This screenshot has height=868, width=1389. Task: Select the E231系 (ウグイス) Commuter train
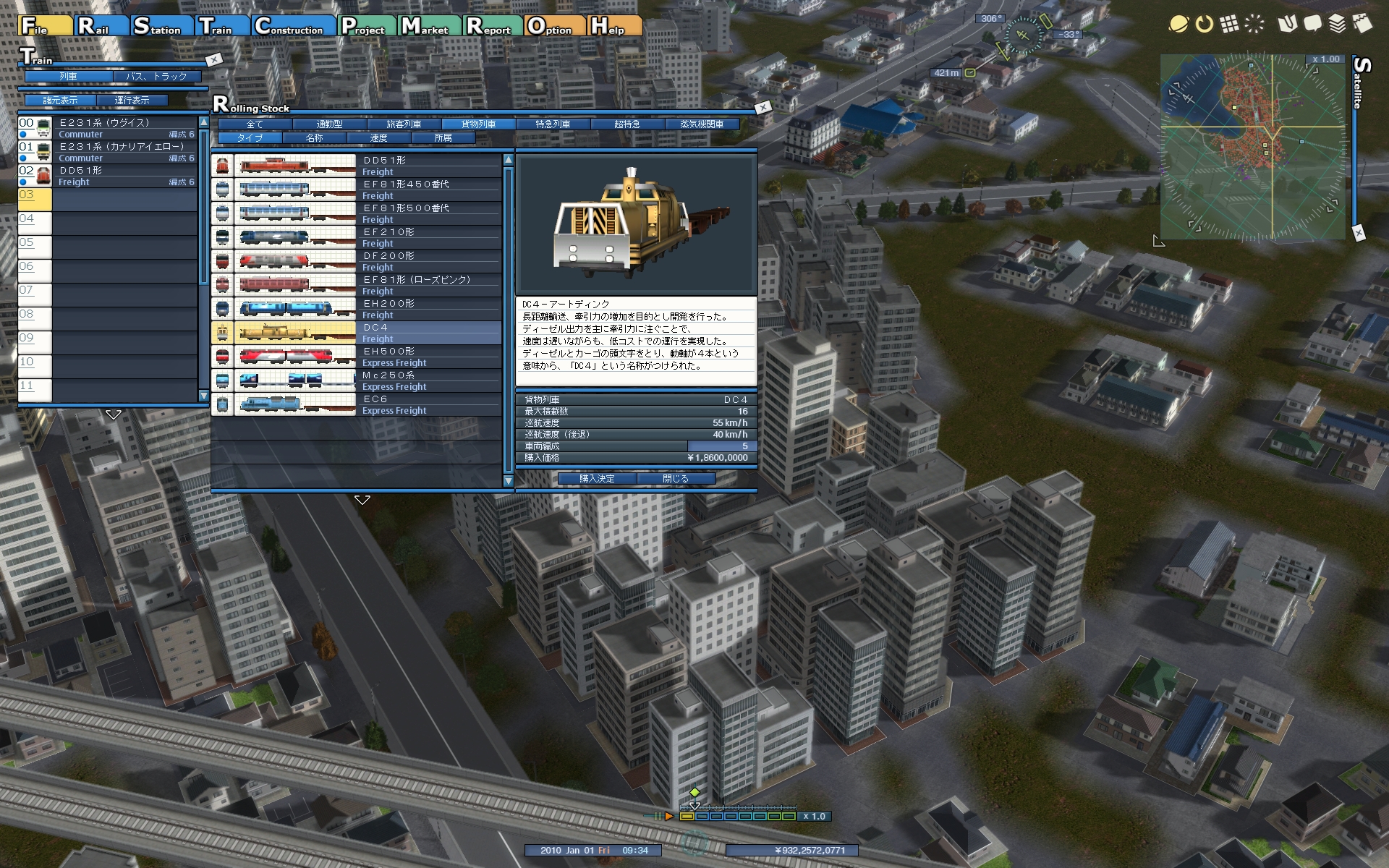109,128
